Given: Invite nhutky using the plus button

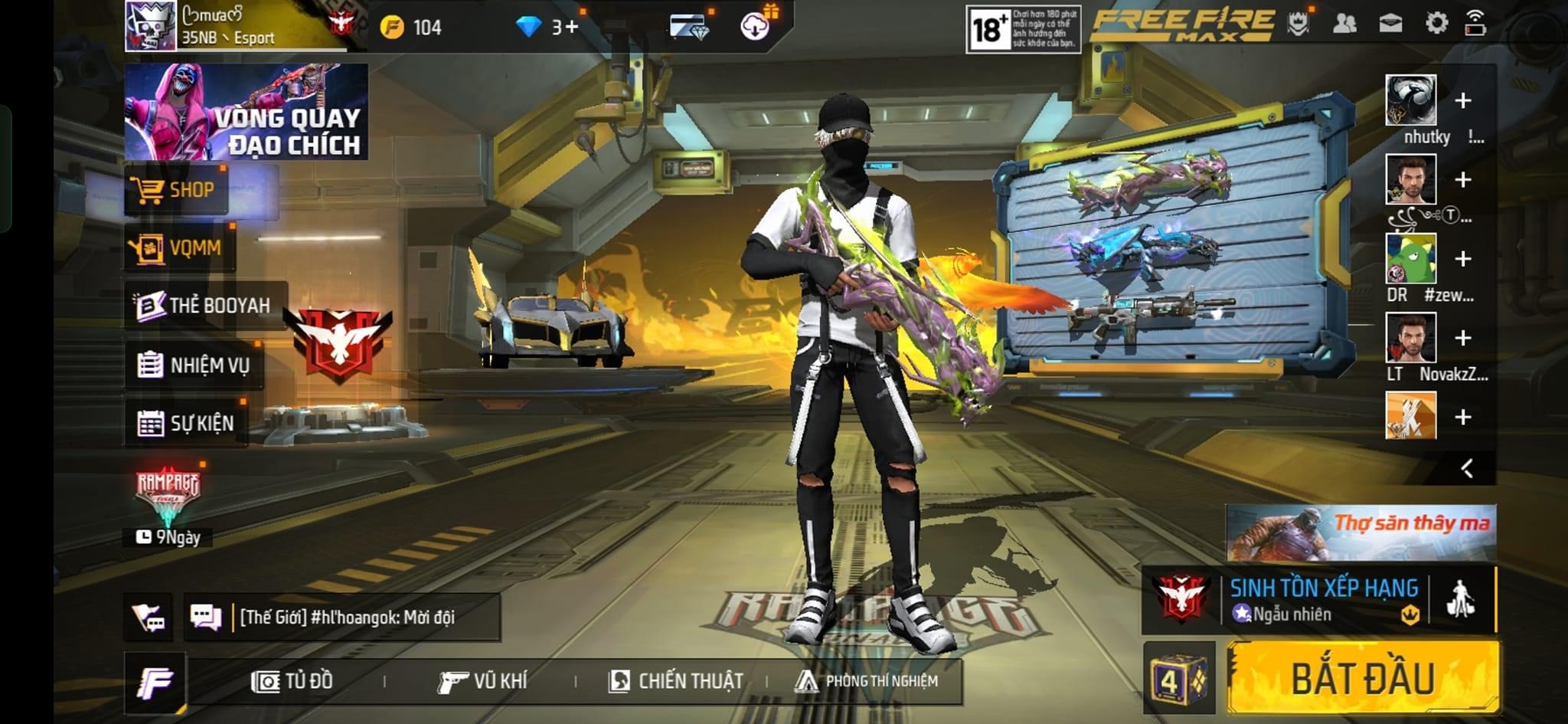Looking at the screenshot, I should pyautogui.click(x=1462, y=100).
